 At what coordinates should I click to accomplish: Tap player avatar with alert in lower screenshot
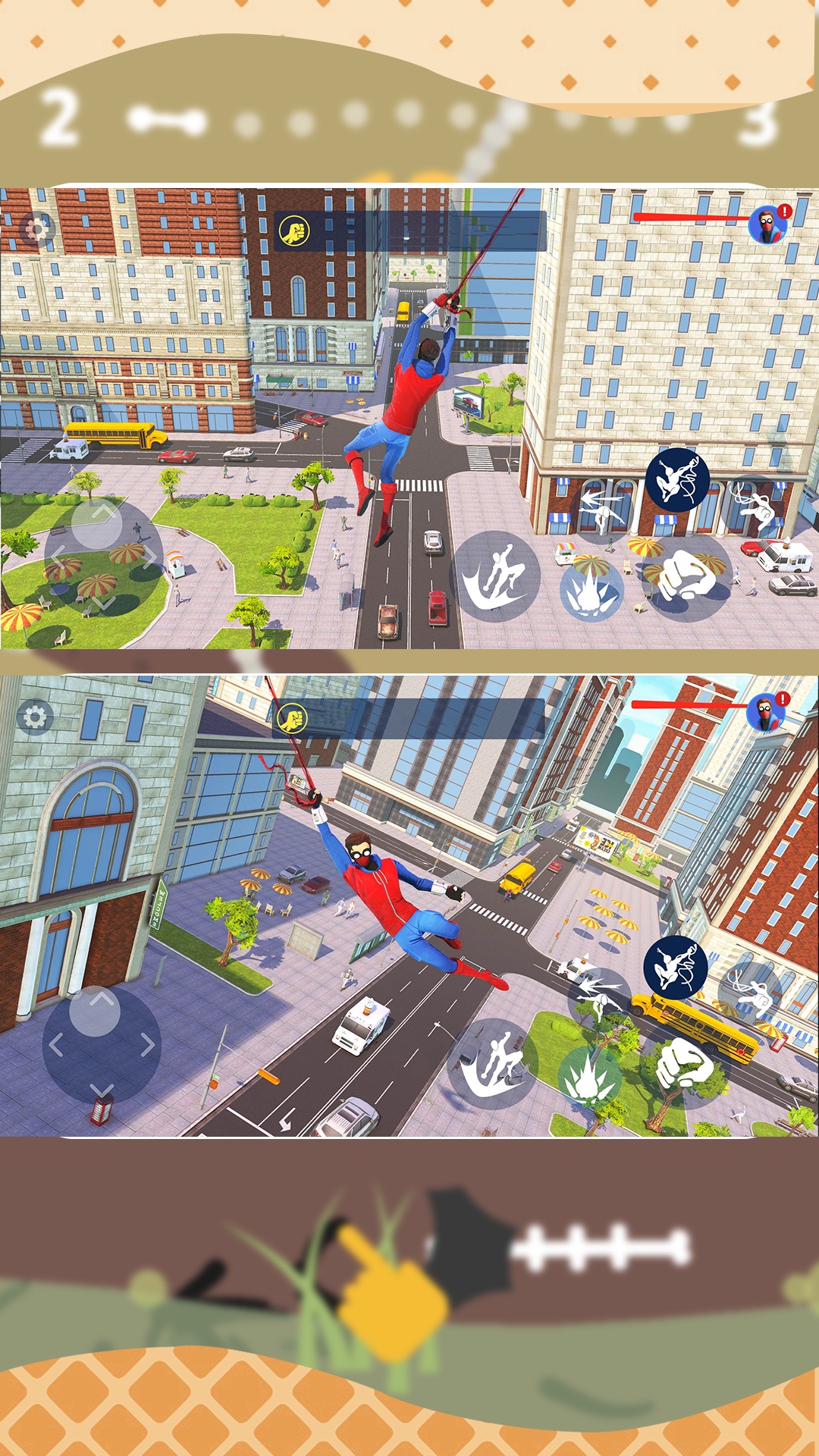pos(767,713)
